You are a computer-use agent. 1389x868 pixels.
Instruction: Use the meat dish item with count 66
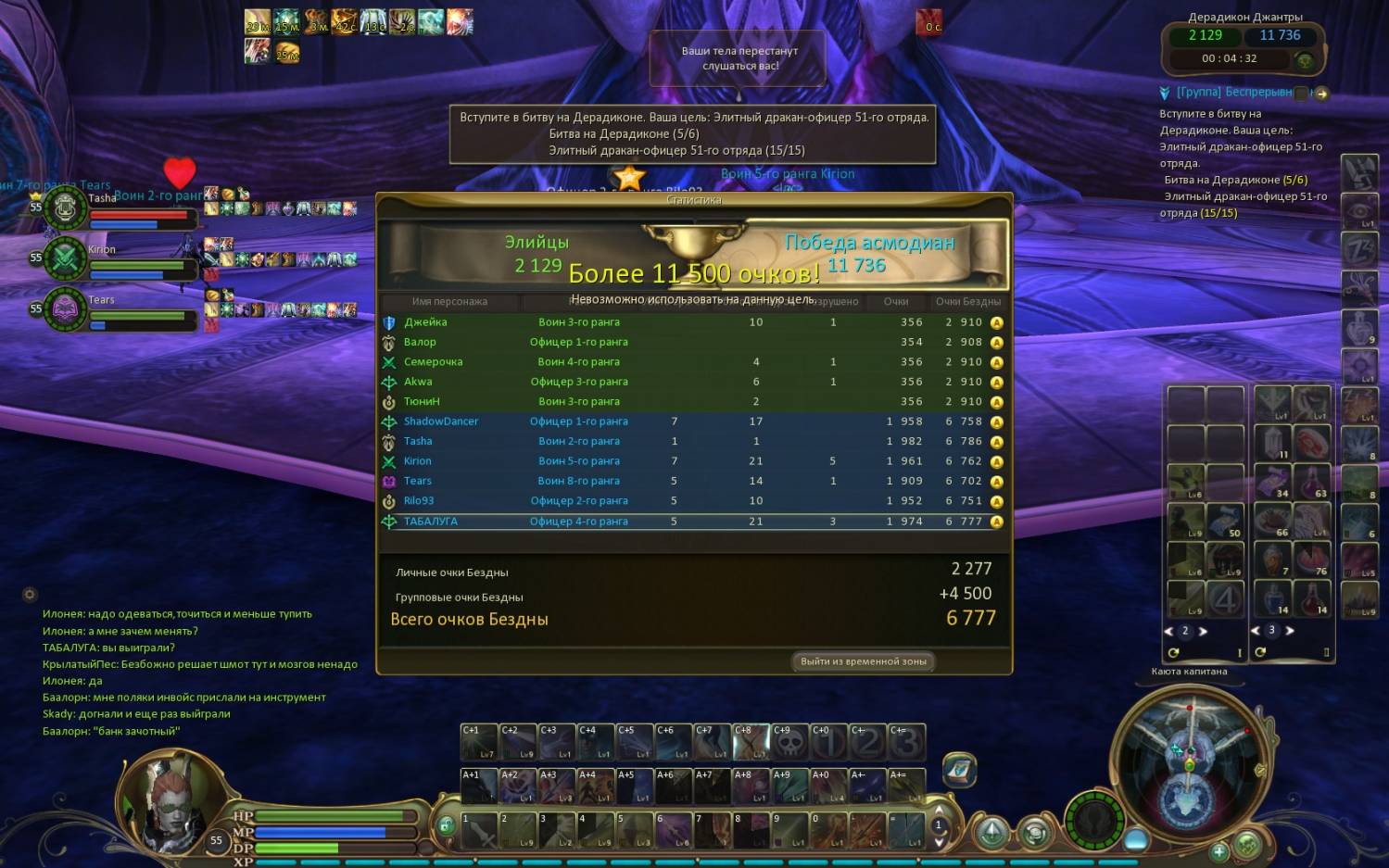[1273, 522]
